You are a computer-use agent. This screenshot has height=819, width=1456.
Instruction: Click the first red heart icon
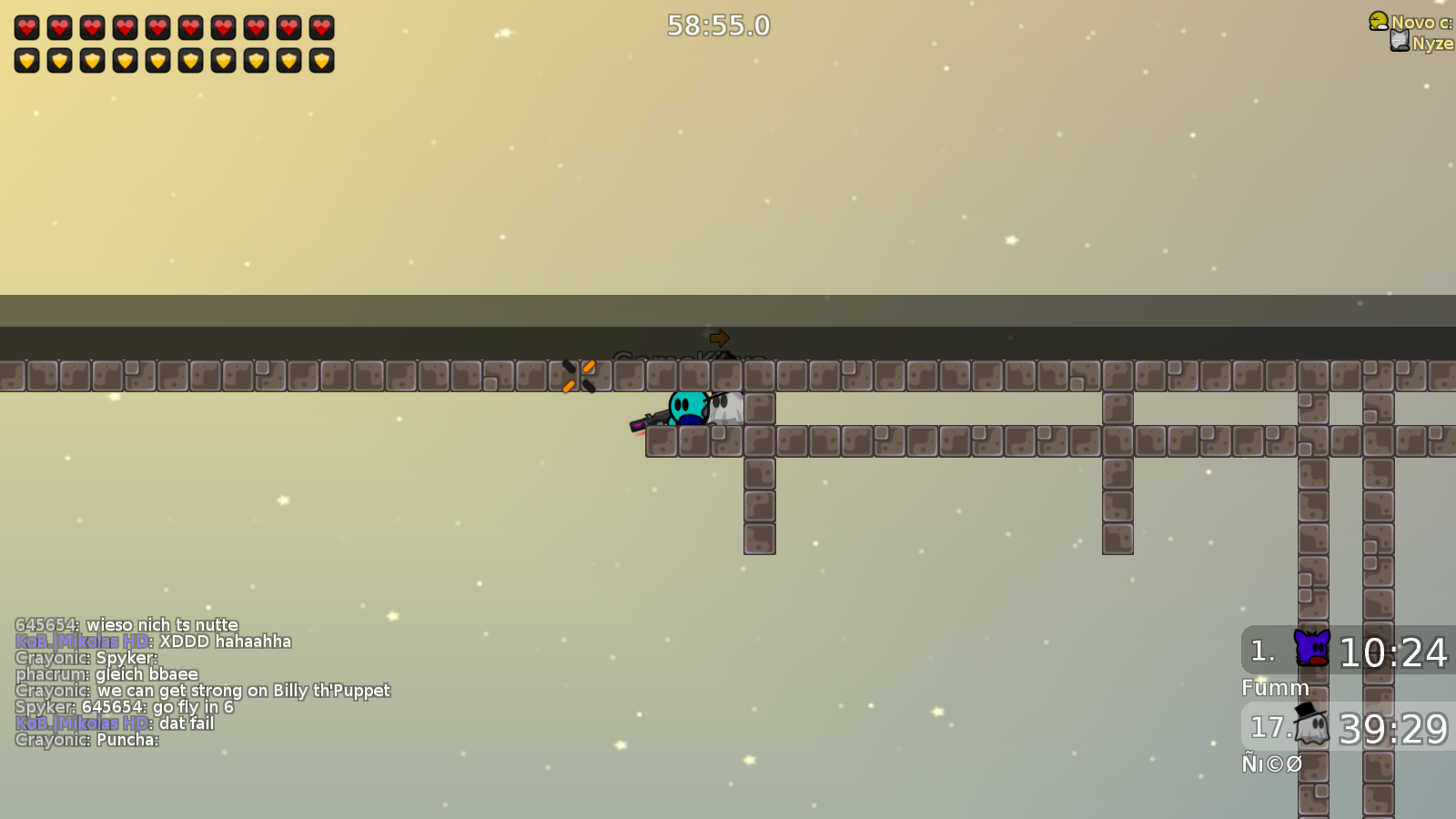tap(27, 26)
